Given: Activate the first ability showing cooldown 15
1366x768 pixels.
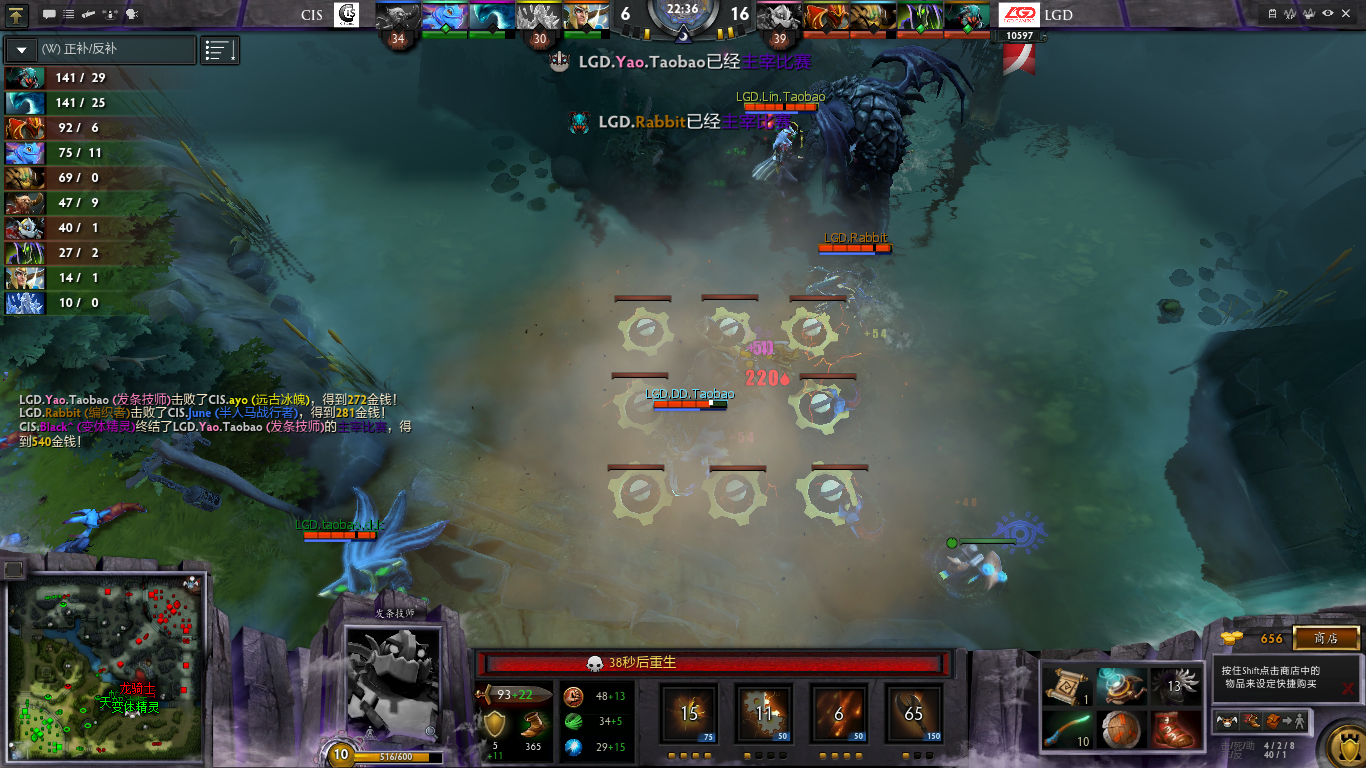Looking at the screenshot, I should (689, 714).
